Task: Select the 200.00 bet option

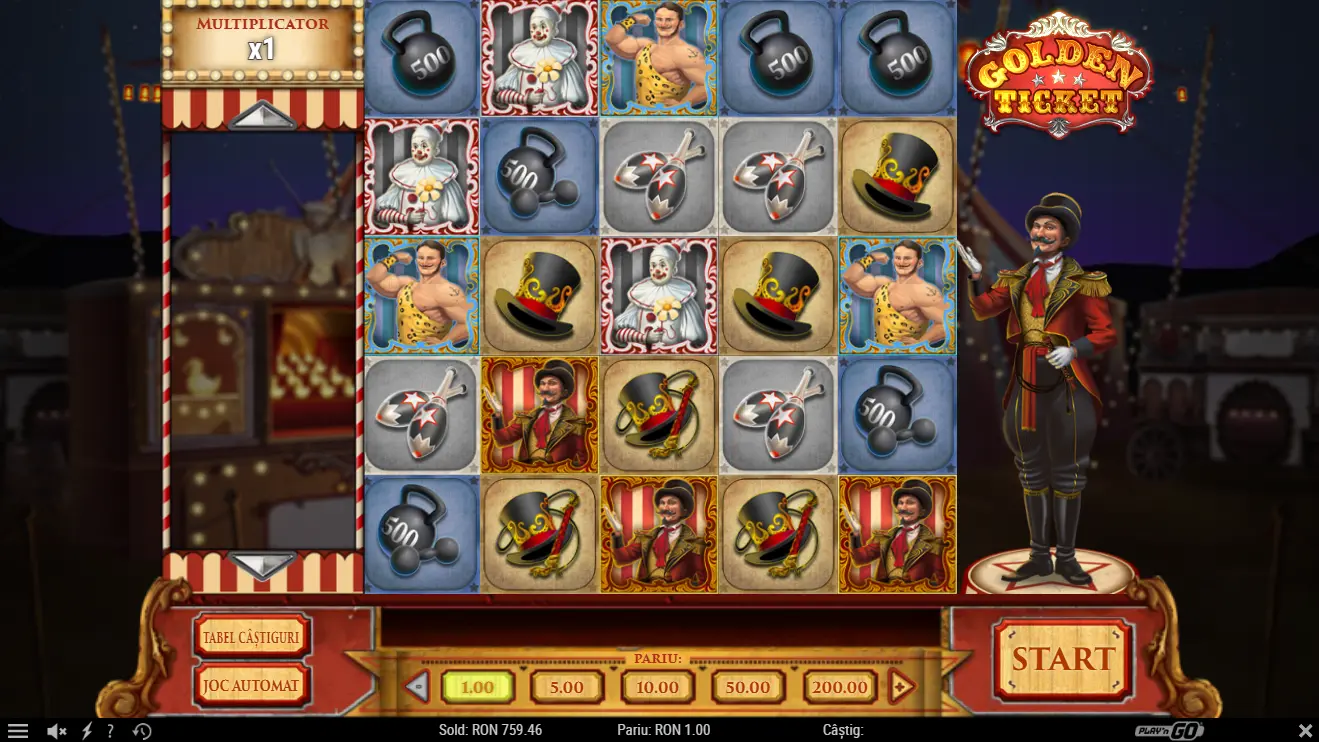Action: click(839, 687)
